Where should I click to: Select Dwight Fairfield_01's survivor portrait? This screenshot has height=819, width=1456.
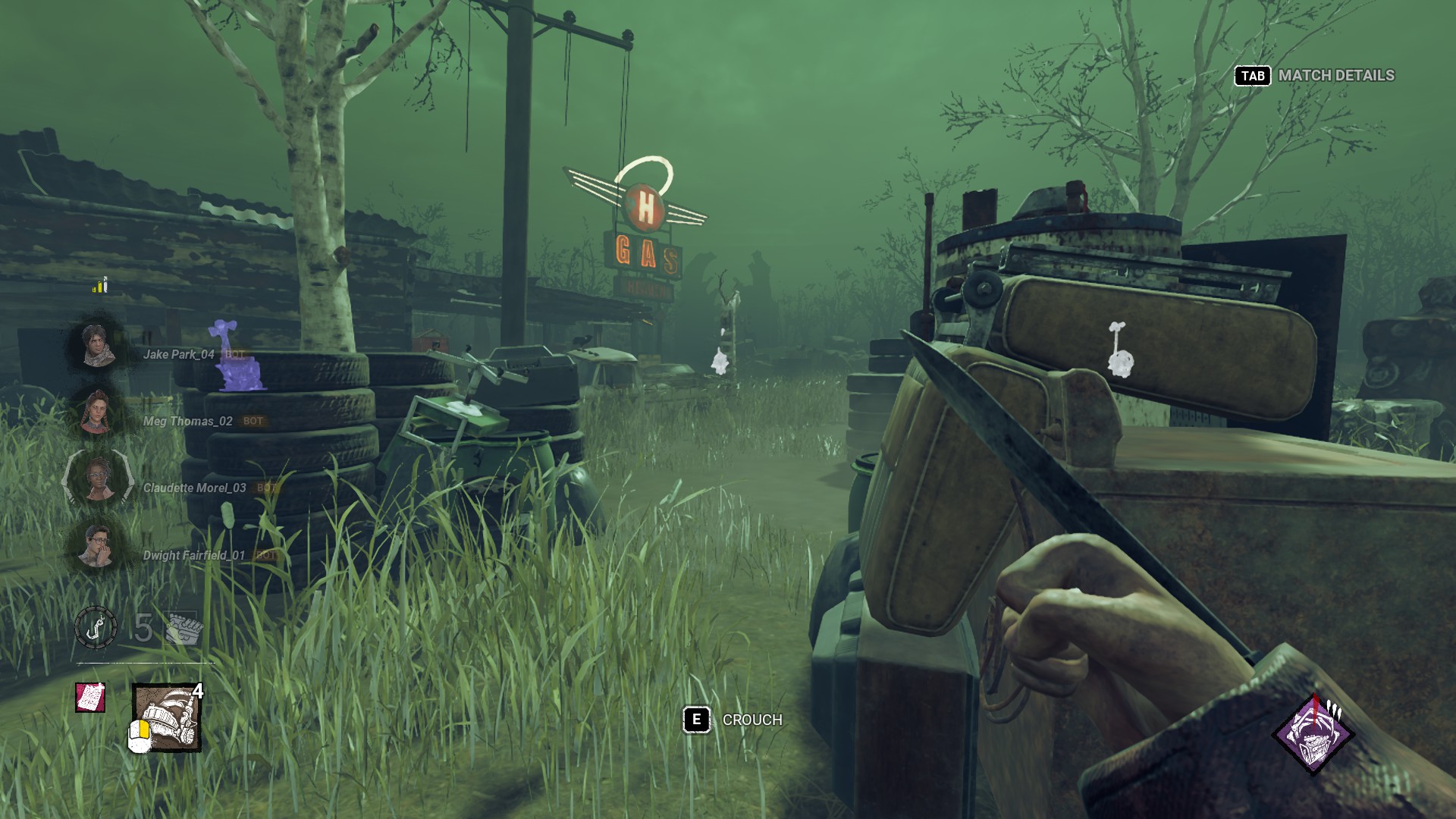click(x=96, y=547)
